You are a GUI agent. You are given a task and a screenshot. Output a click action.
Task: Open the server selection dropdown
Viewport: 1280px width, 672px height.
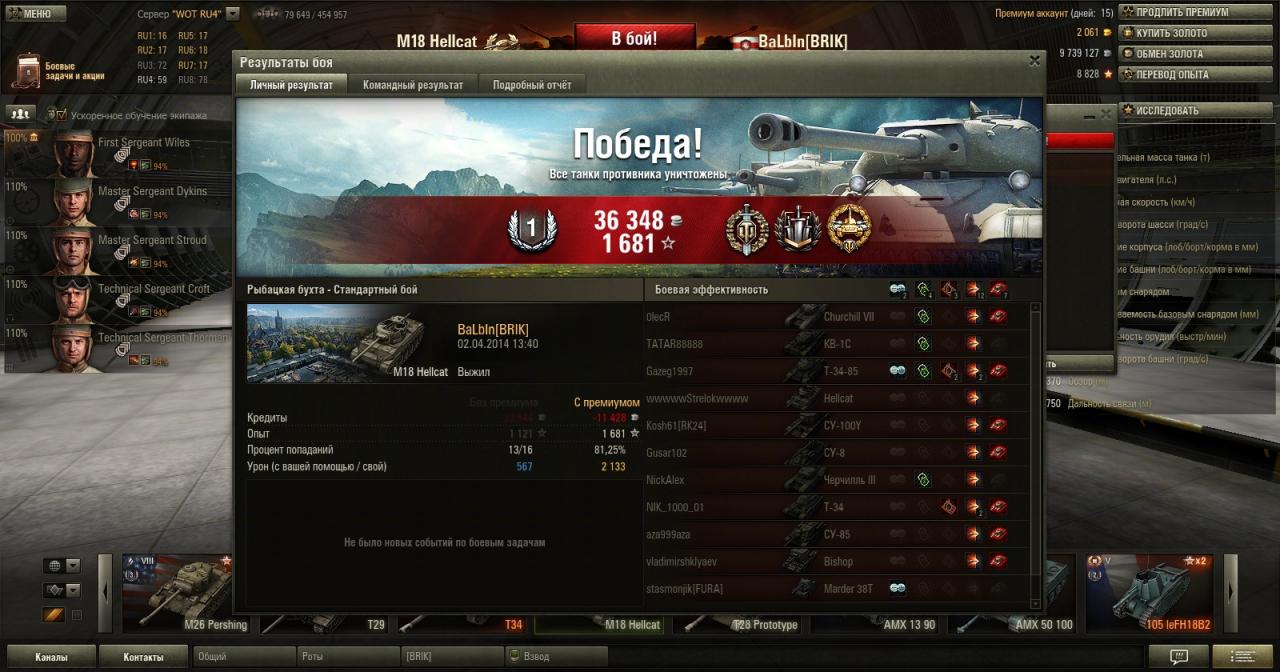click(x=233, y=14)
